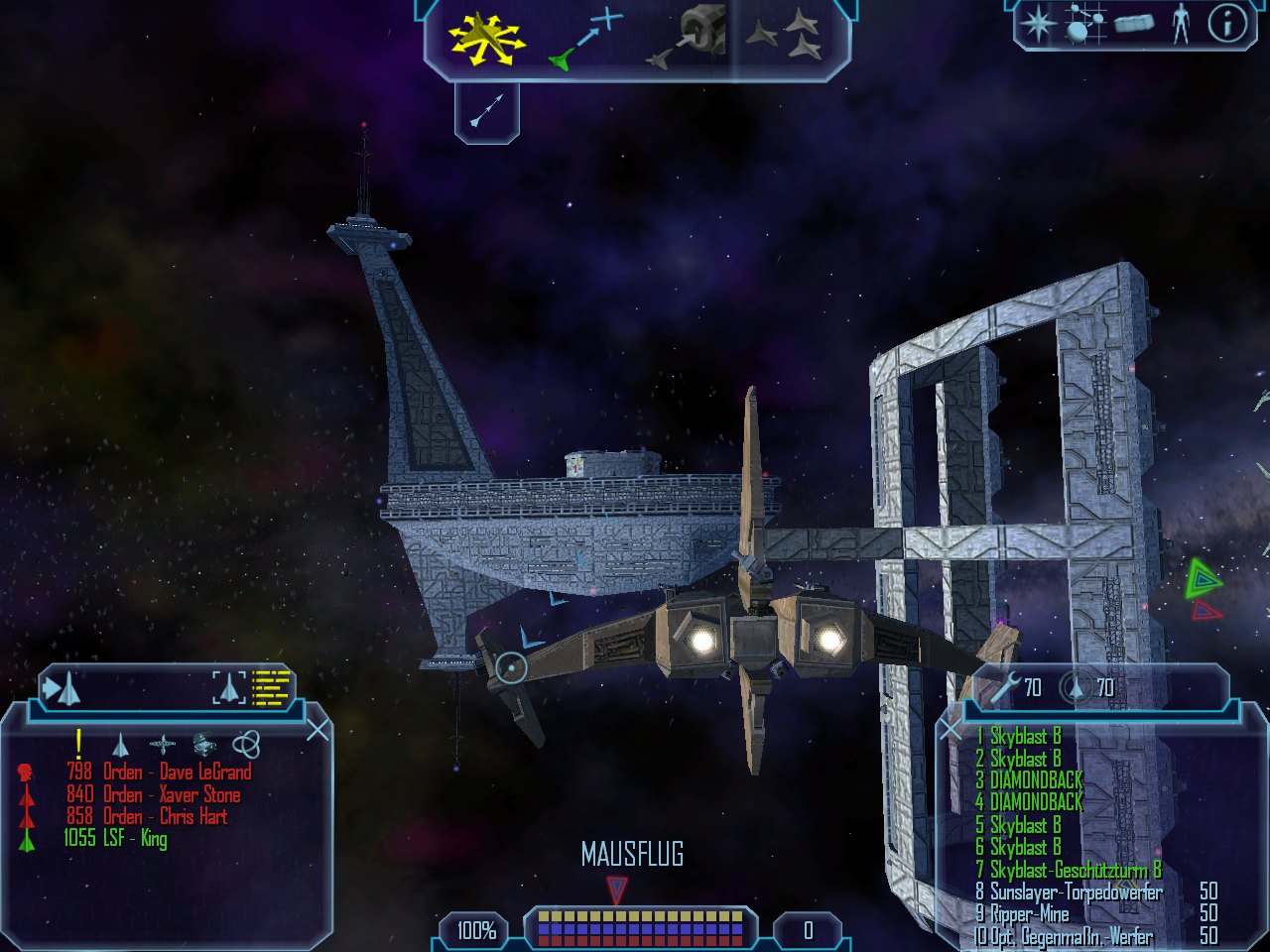
Task: Close the weapons list panel
Action: tap(951, 731)
